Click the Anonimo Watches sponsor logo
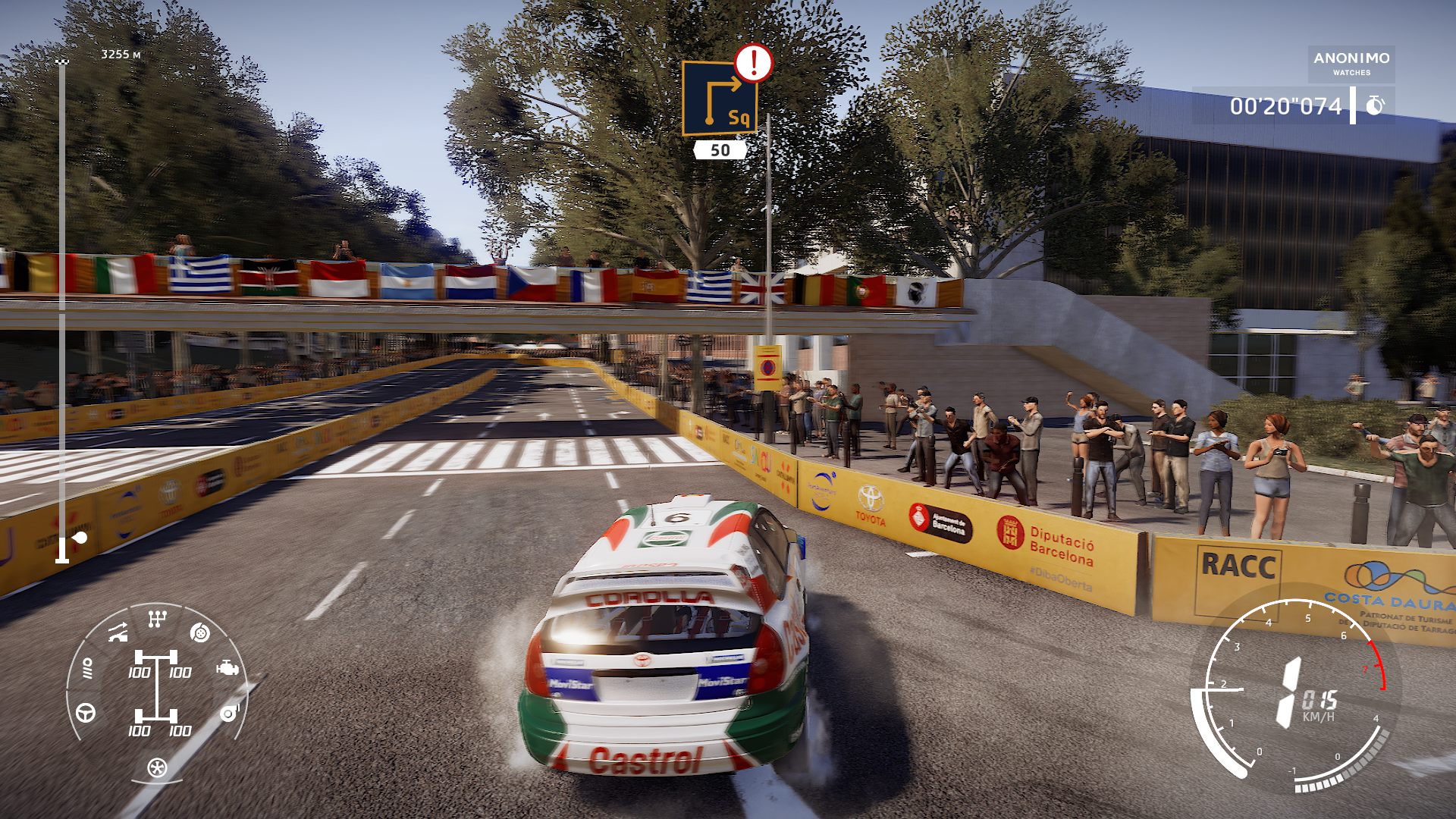The width and height of the screenshot is (1456, 819). pos(1351,63)
